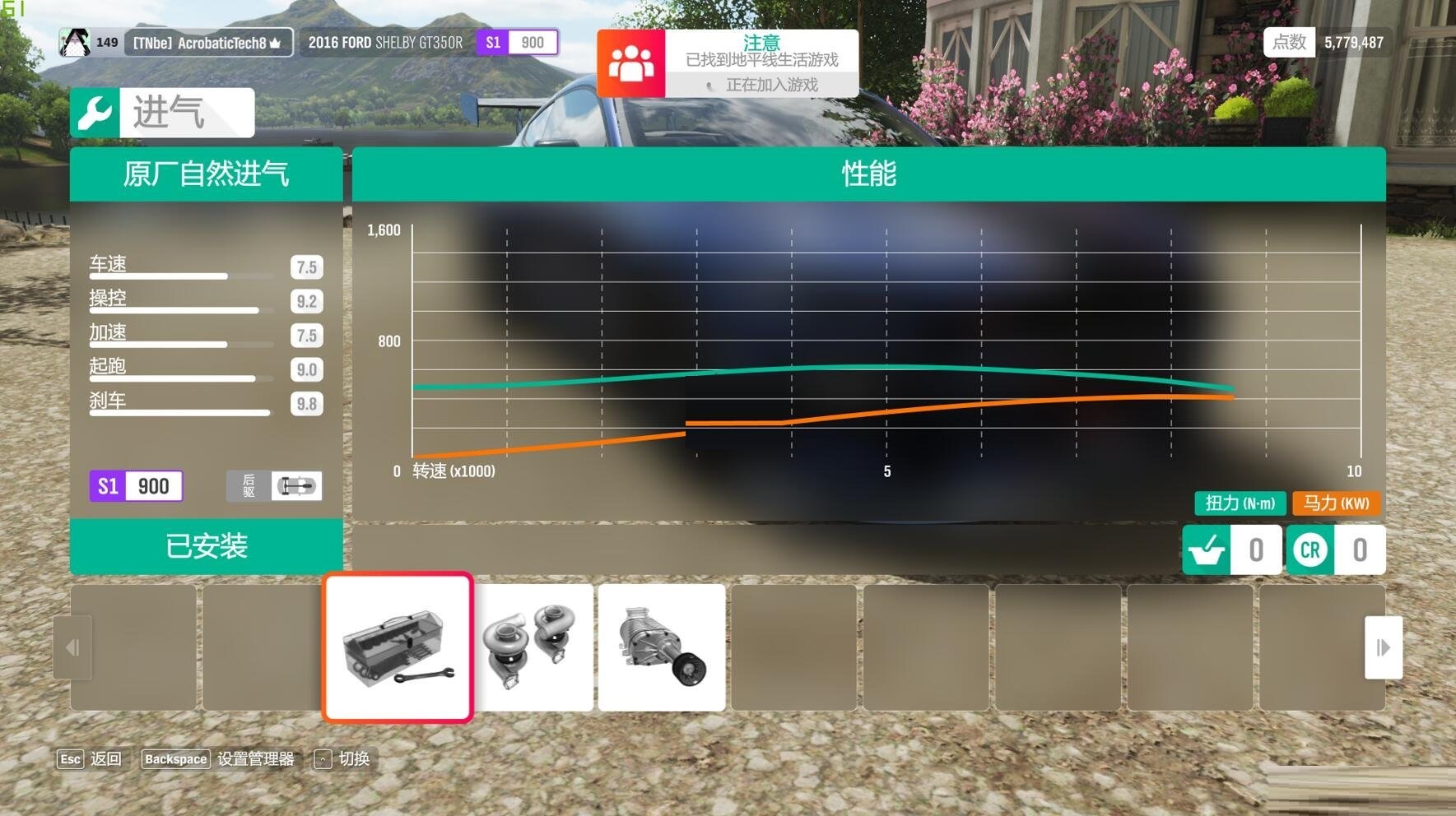Screen dimensions: 1456x816
Task: Switch to the 性能 performance panel header
Action: tap(870, 175)
